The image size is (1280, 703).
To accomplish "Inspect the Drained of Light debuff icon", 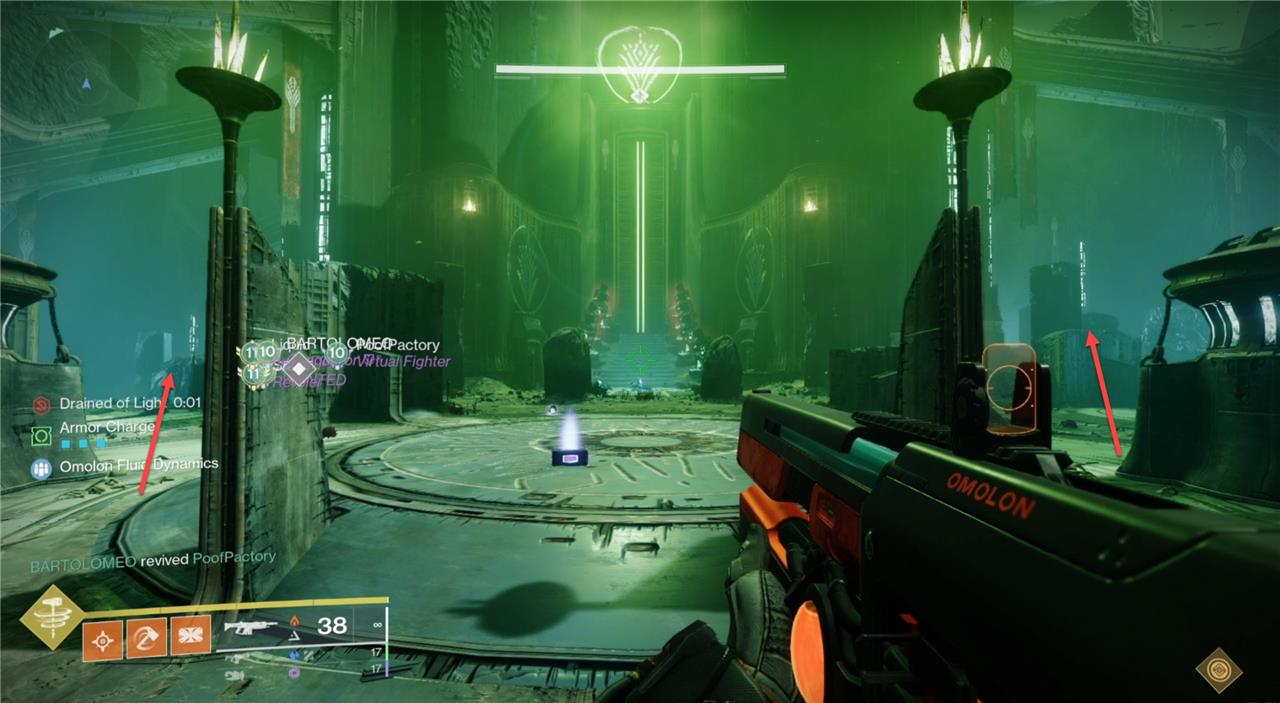I will coord(41,404).
